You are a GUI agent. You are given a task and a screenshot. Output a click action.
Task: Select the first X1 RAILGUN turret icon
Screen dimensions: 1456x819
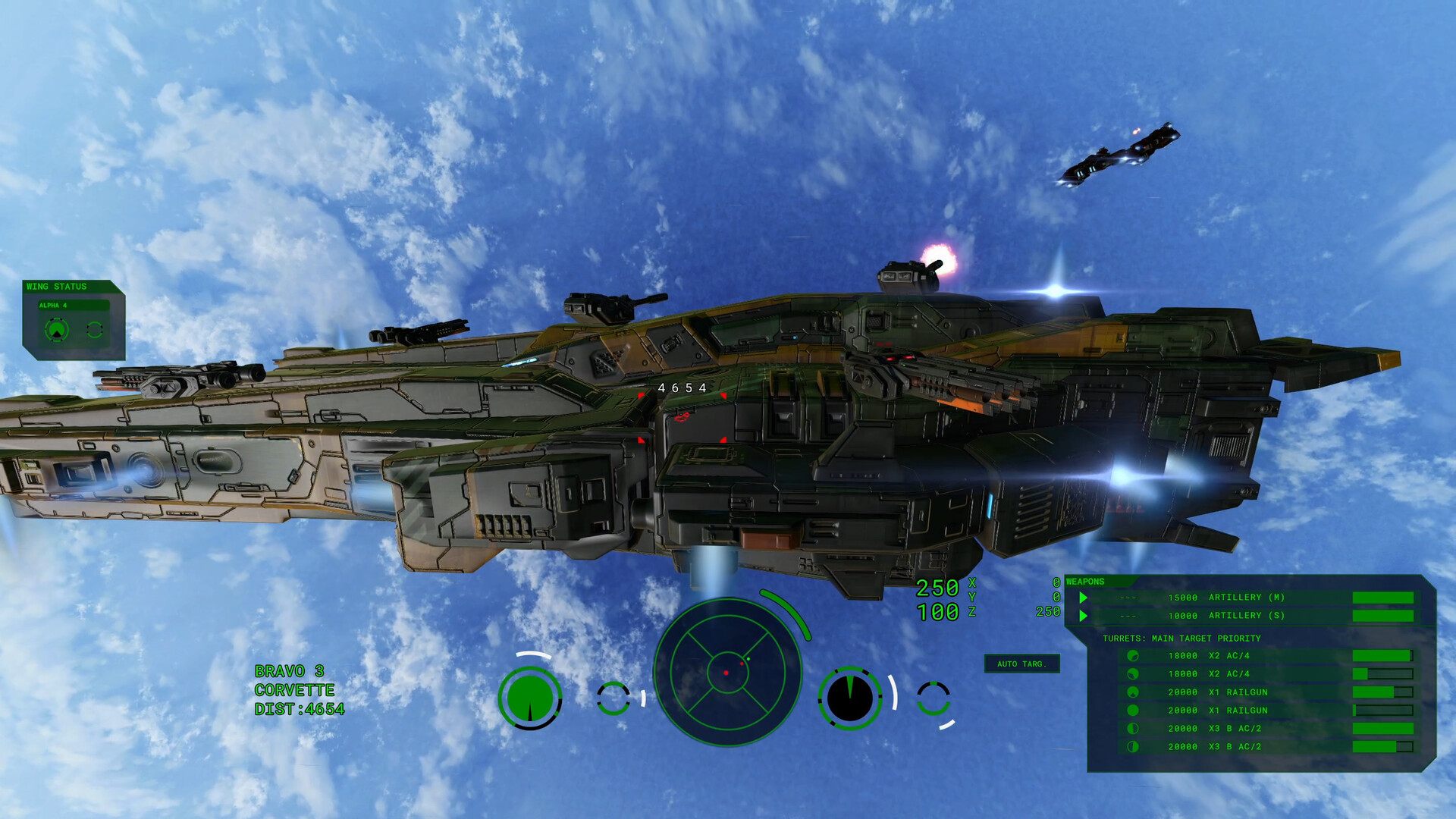1134,692
